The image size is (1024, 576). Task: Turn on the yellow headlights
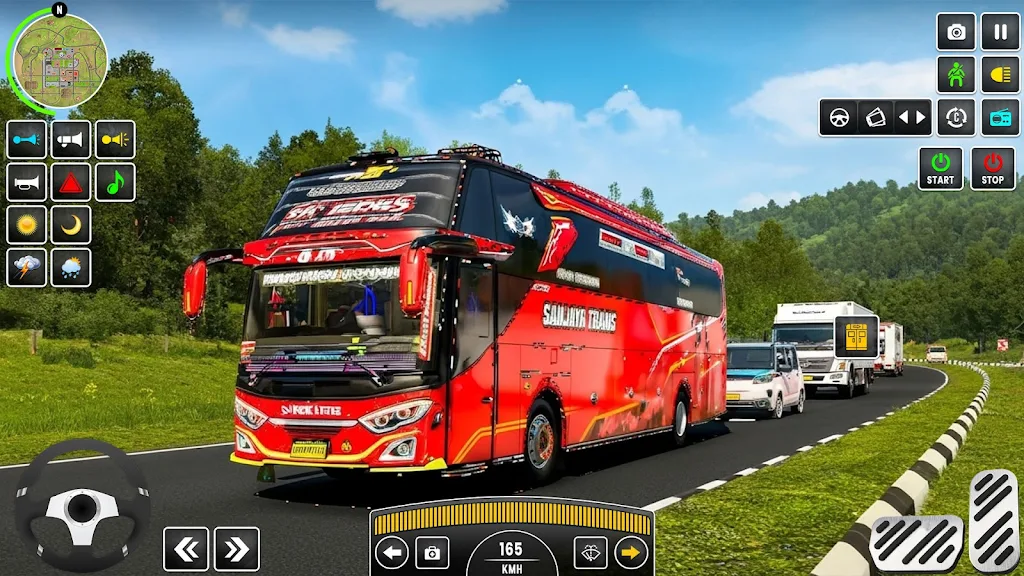[1000, 75]
